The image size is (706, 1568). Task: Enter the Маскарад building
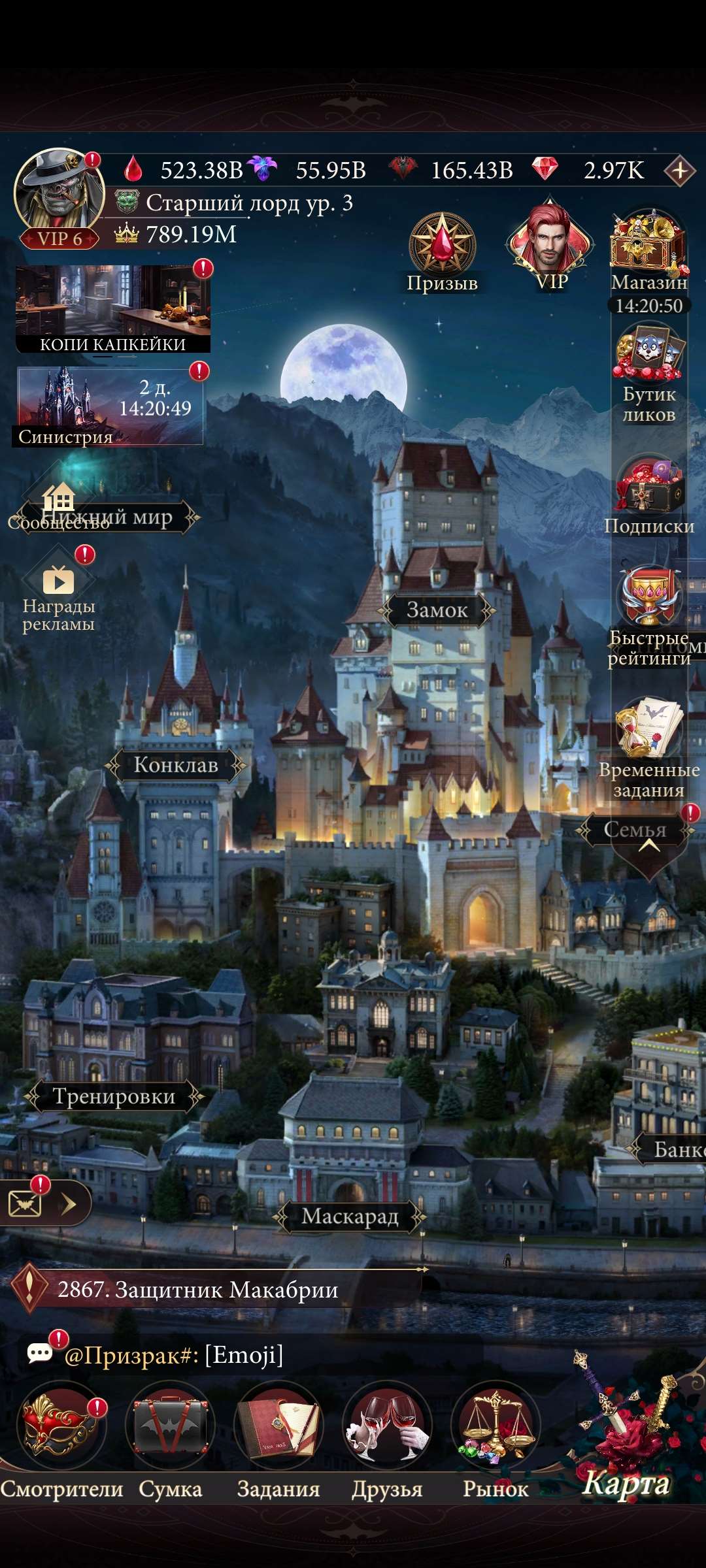tap(350, 1217)
